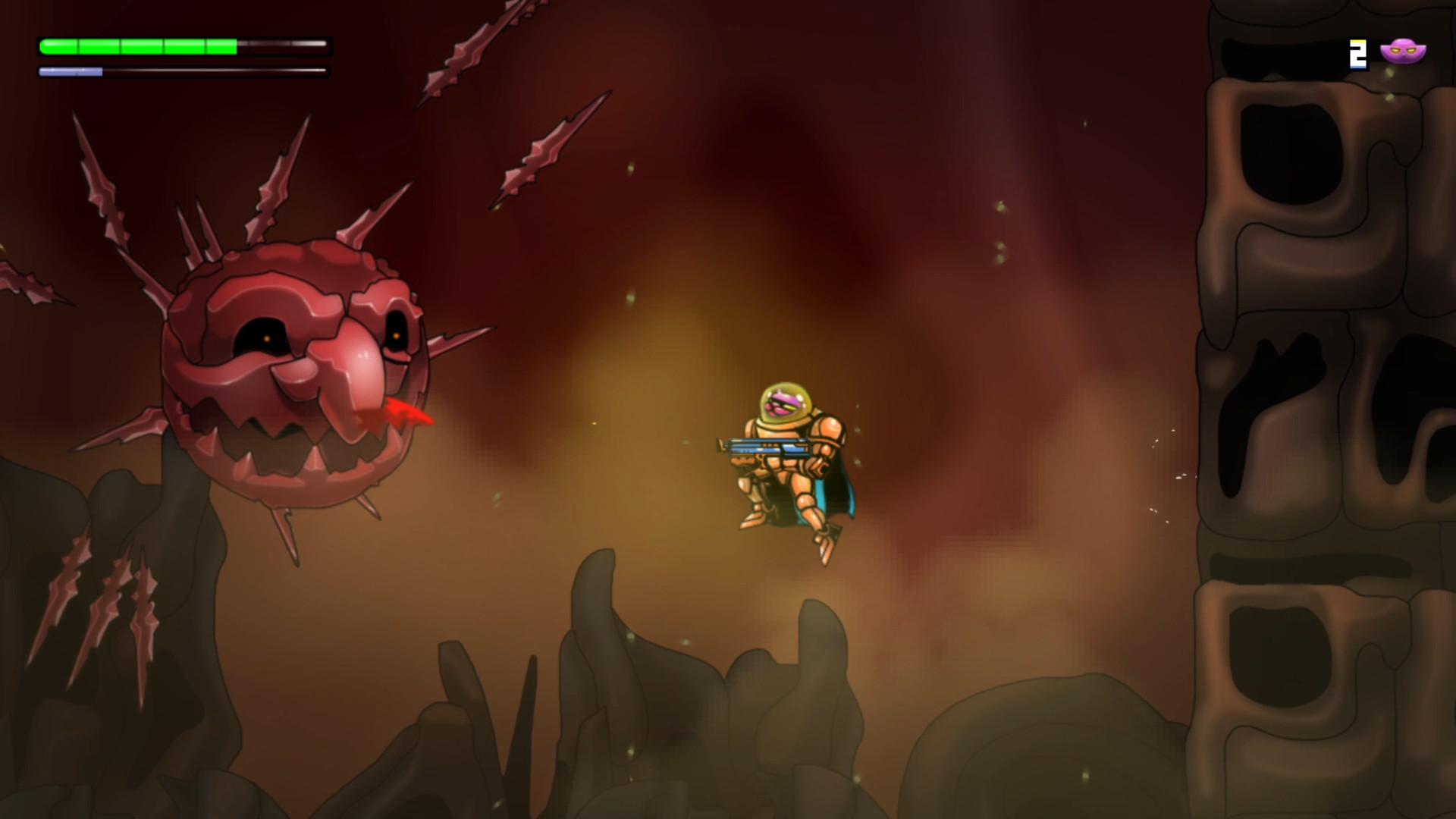The width and height of the screenshot is (1456, 819).
Task: Select the yellow "2" collectible counter
Action: [1357, 53]
